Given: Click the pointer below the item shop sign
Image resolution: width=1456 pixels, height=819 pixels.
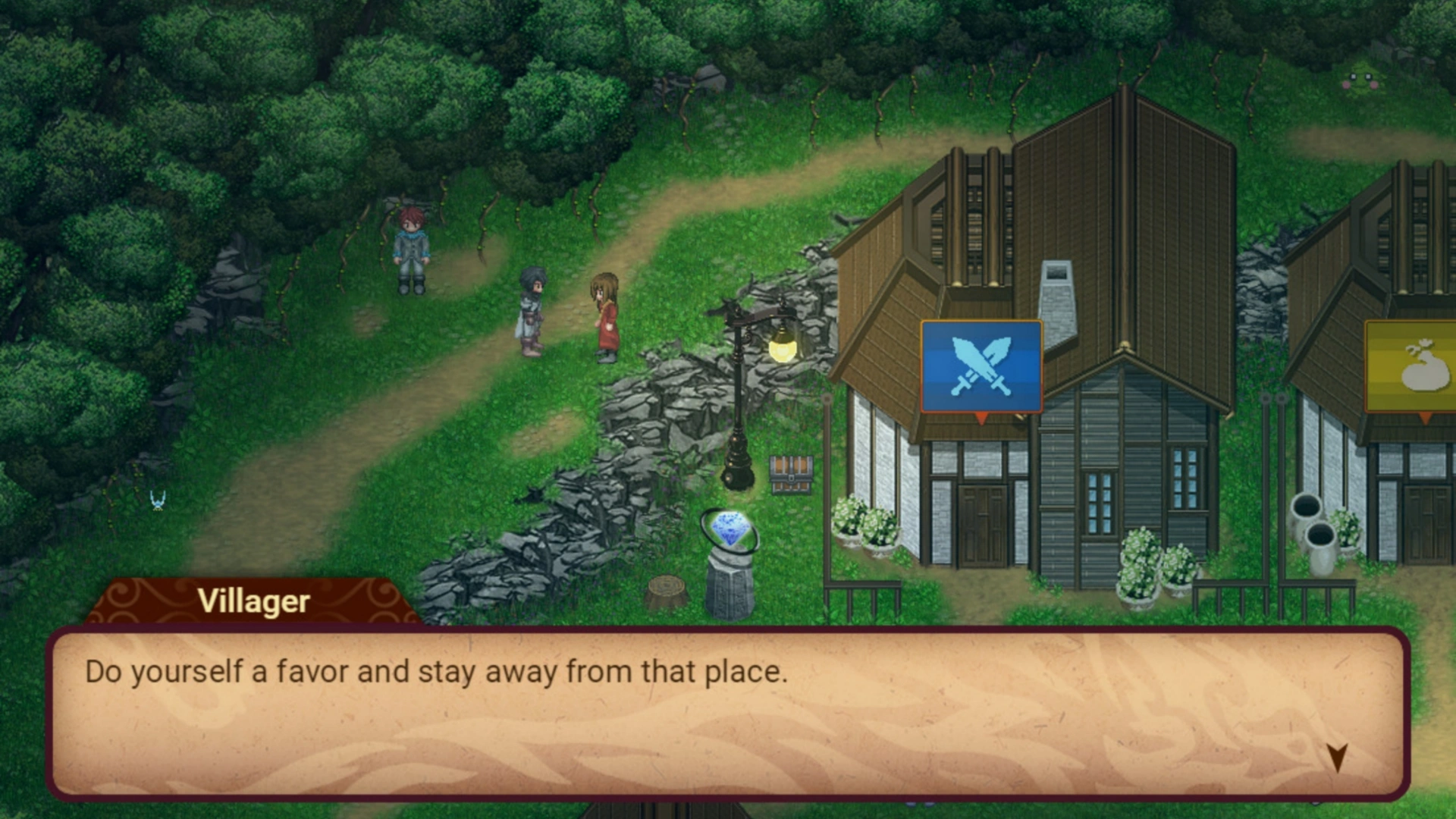Looking at the screenshot, I should (x=1424, y=419).
